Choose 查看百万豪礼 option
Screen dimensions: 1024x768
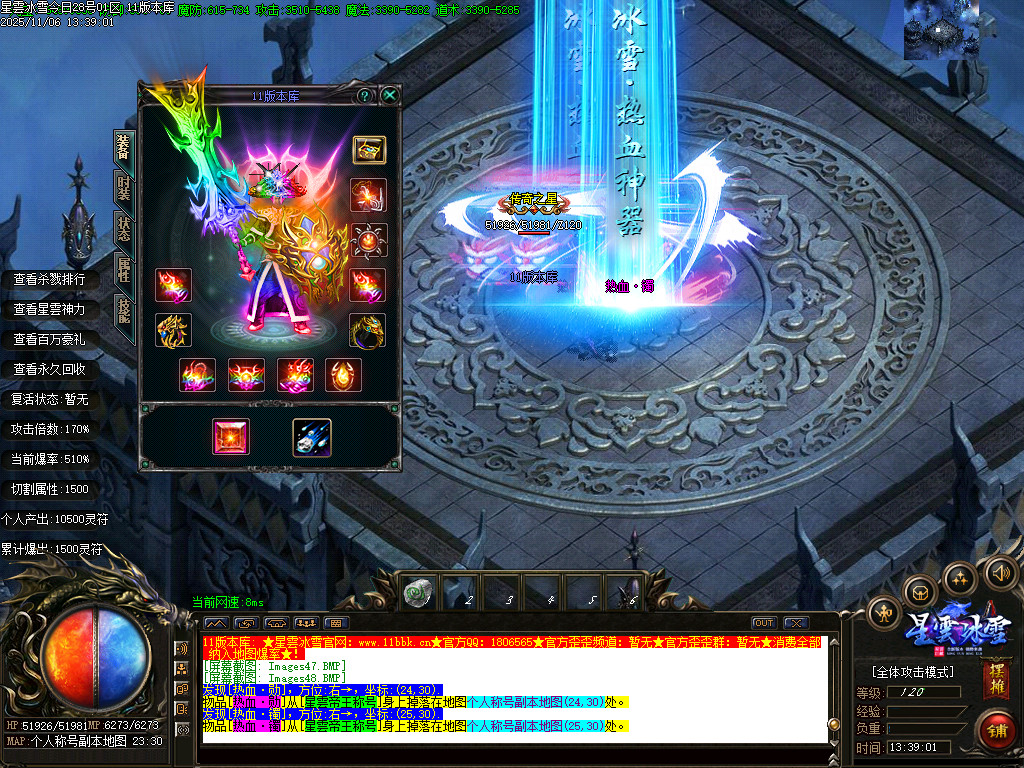point(49,340)
